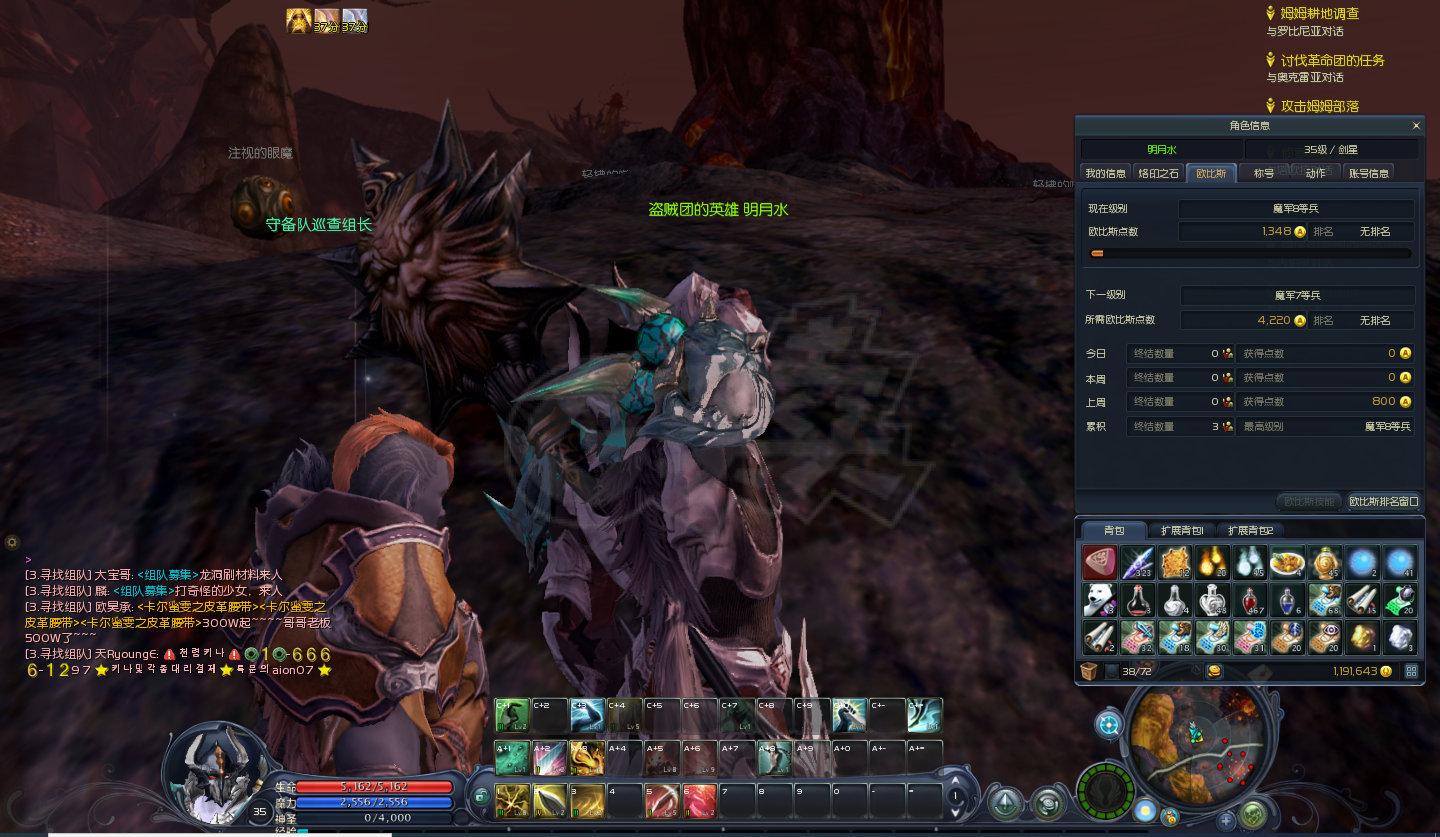Select the 称号 tab
This screenshot has width=1440, height=837.
[x=1264, y=173]
